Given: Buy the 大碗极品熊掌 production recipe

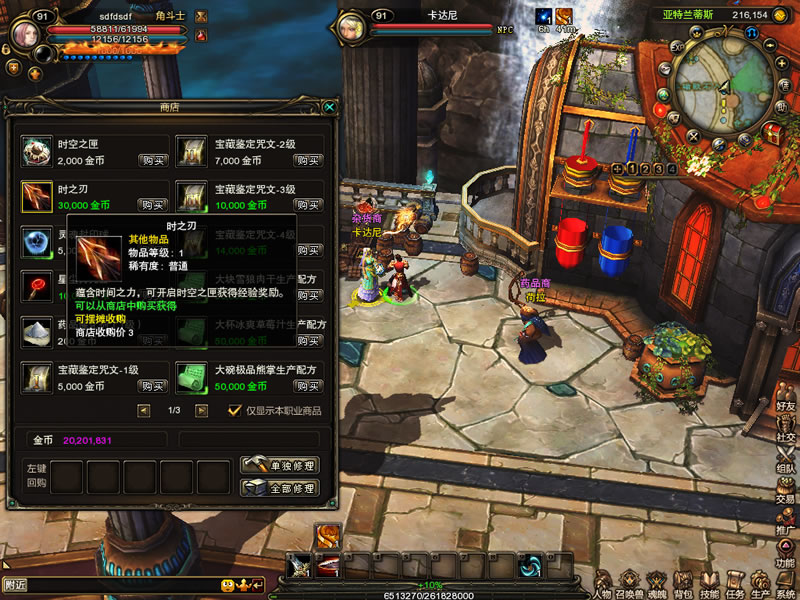Looking at the screenshot, I should 307,386.
